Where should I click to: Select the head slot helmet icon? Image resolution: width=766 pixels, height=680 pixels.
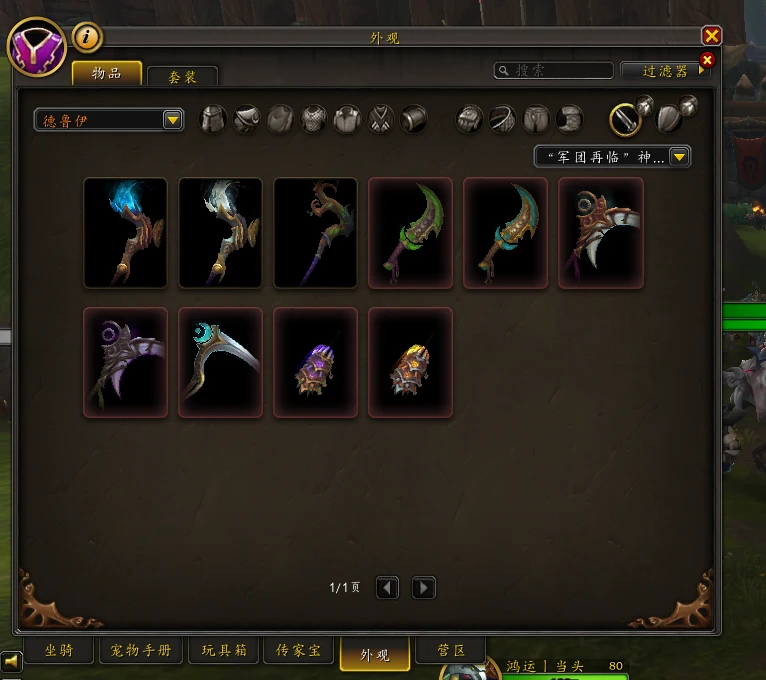coord(213,120)
